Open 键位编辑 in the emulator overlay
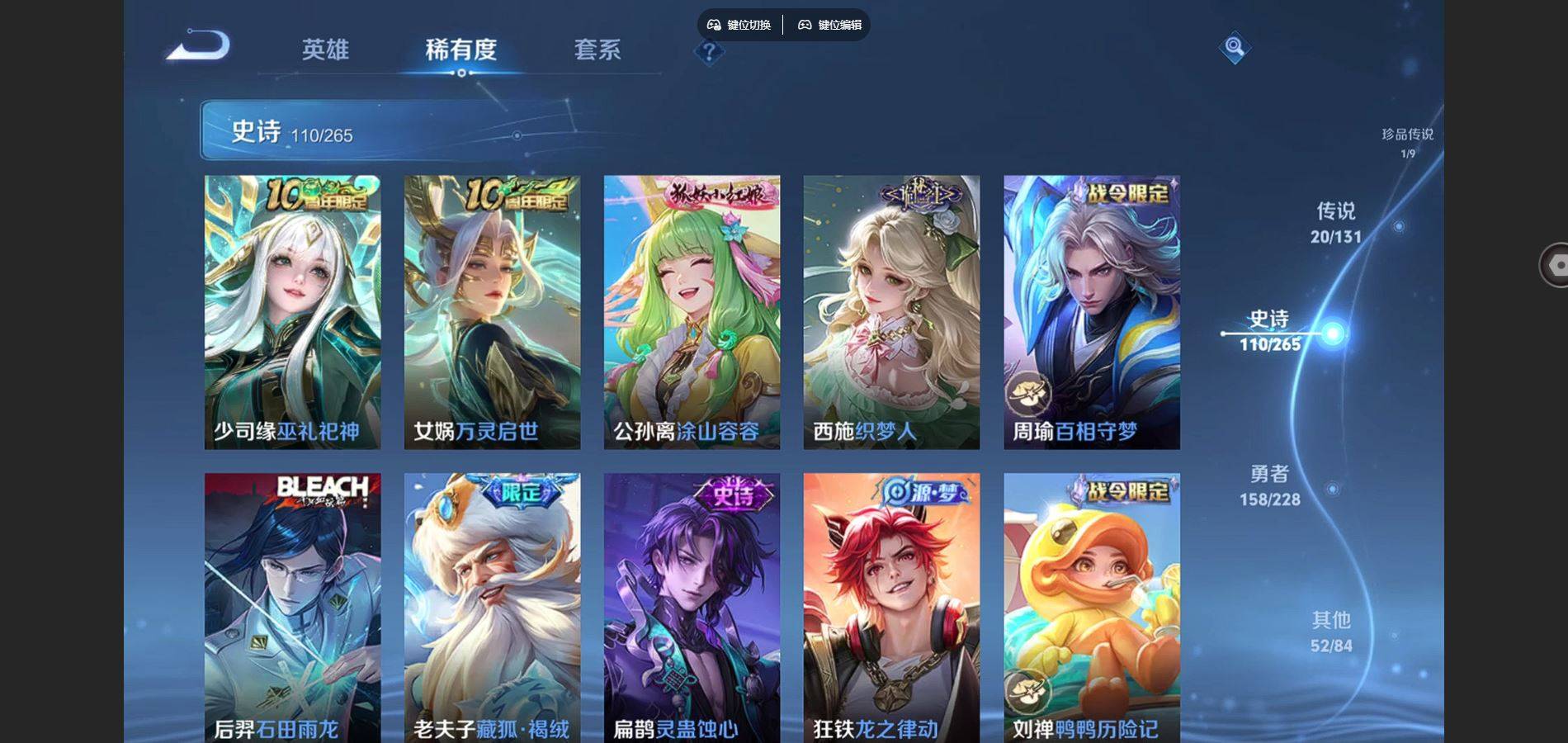 [x=829, y=25]
